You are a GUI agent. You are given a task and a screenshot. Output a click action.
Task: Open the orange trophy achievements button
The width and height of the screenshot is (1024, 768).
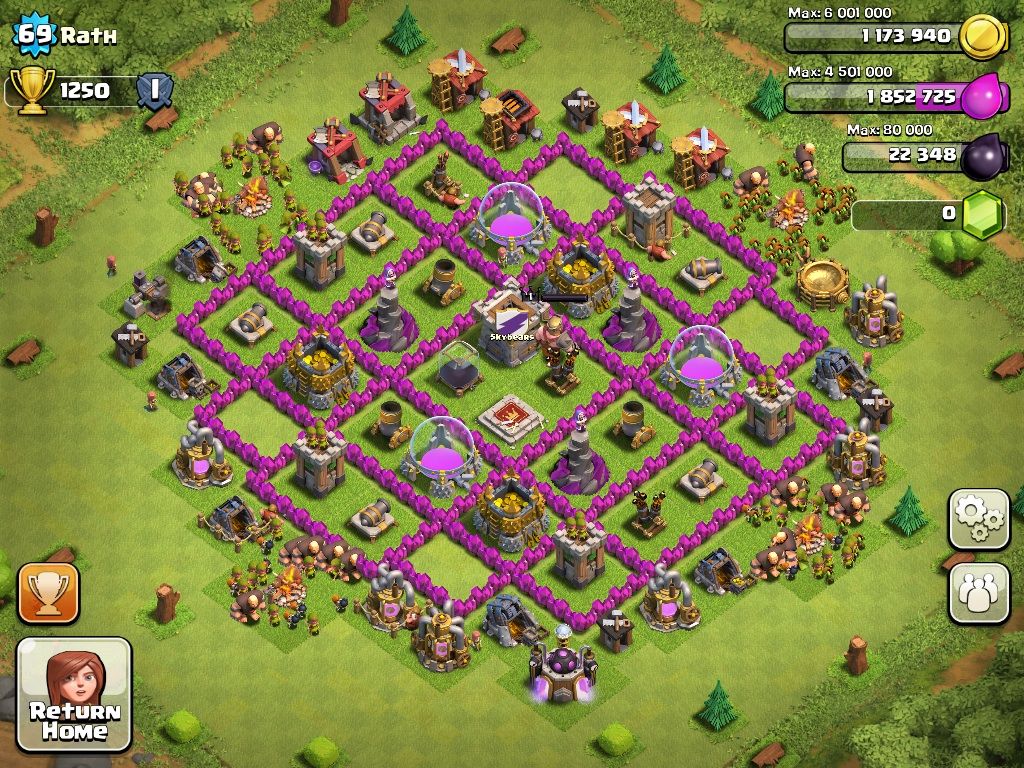(47, 593)
